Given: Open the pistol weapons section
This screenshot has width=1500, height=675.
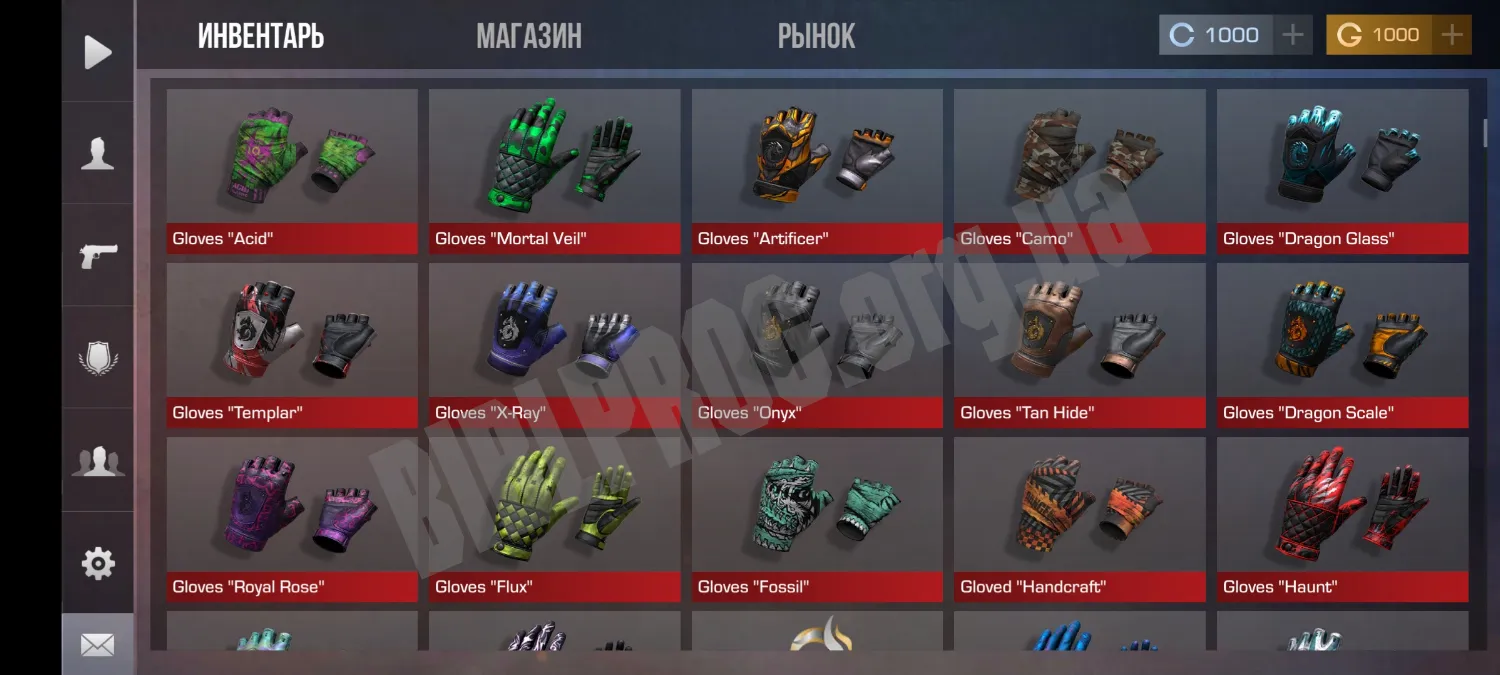Looking at the screenshot, I should [x=98, y=255].
